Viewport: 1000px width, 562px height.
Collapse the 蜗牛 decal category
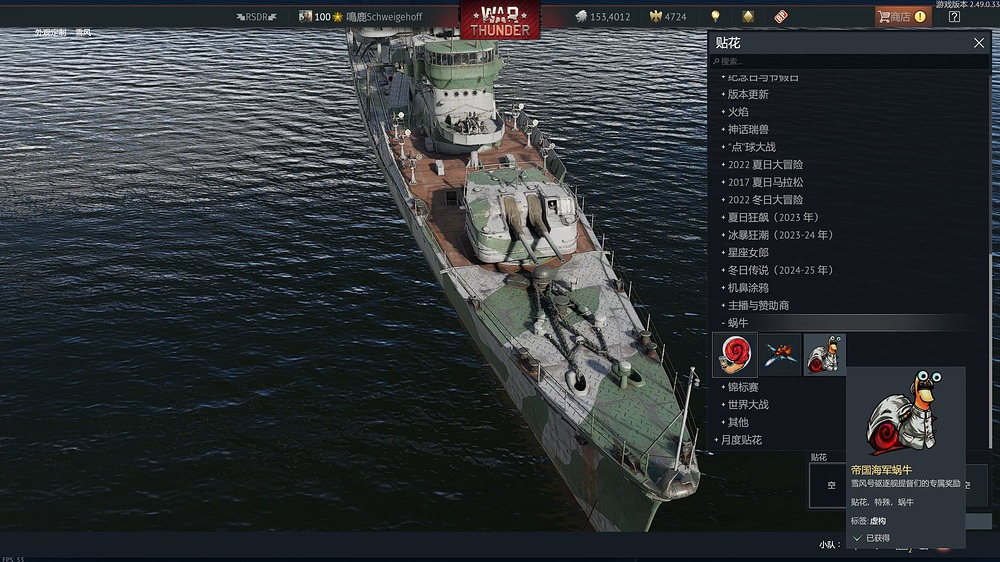[x=738, y=323]
